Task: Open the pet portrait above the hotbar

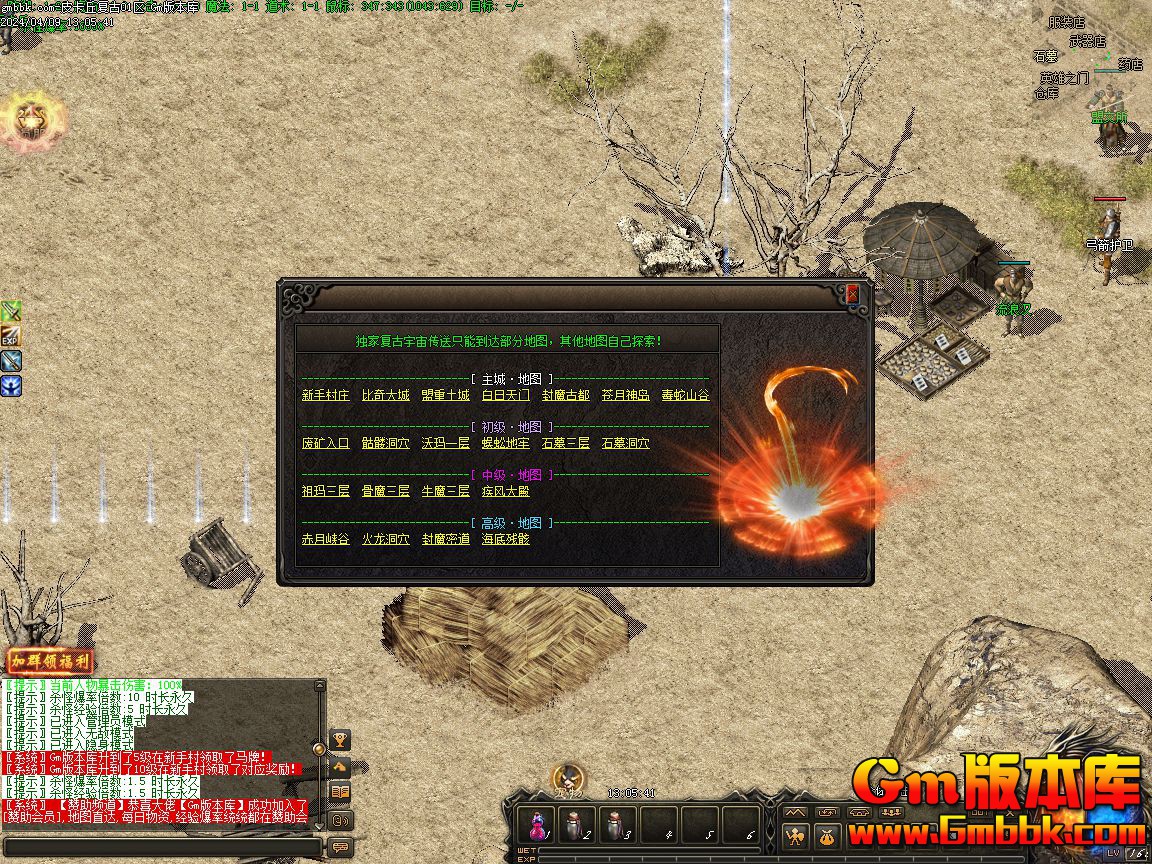Action: tap(569, 778)
